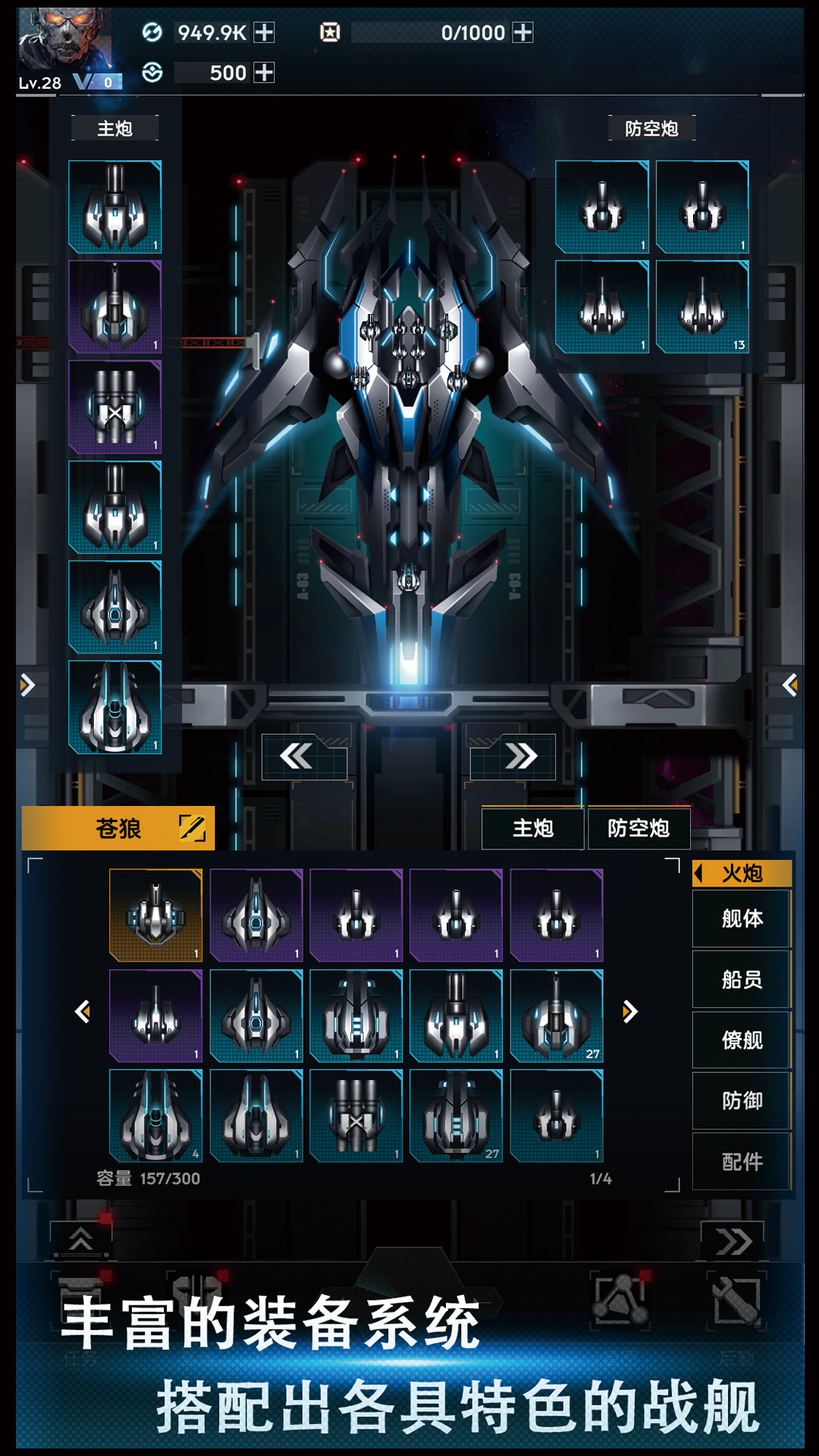The height and width of the screenshot is (1456, 819).
Task: Expand the side panel with right-edge arrow
Action: [790, 686]
